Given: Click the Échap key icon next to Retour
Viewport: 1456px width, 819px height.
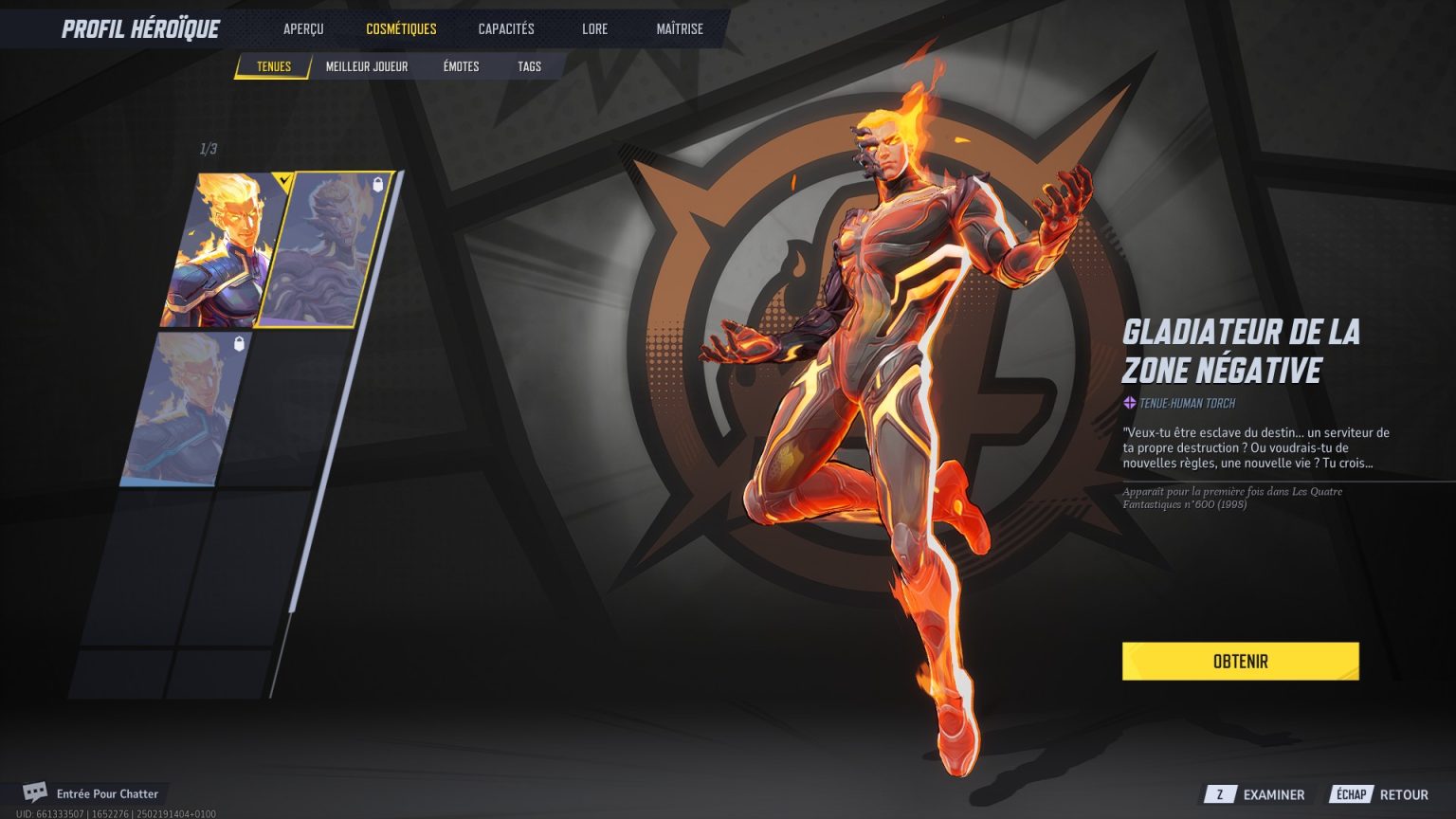Looking at the screenshot, I should (1353, 794).
